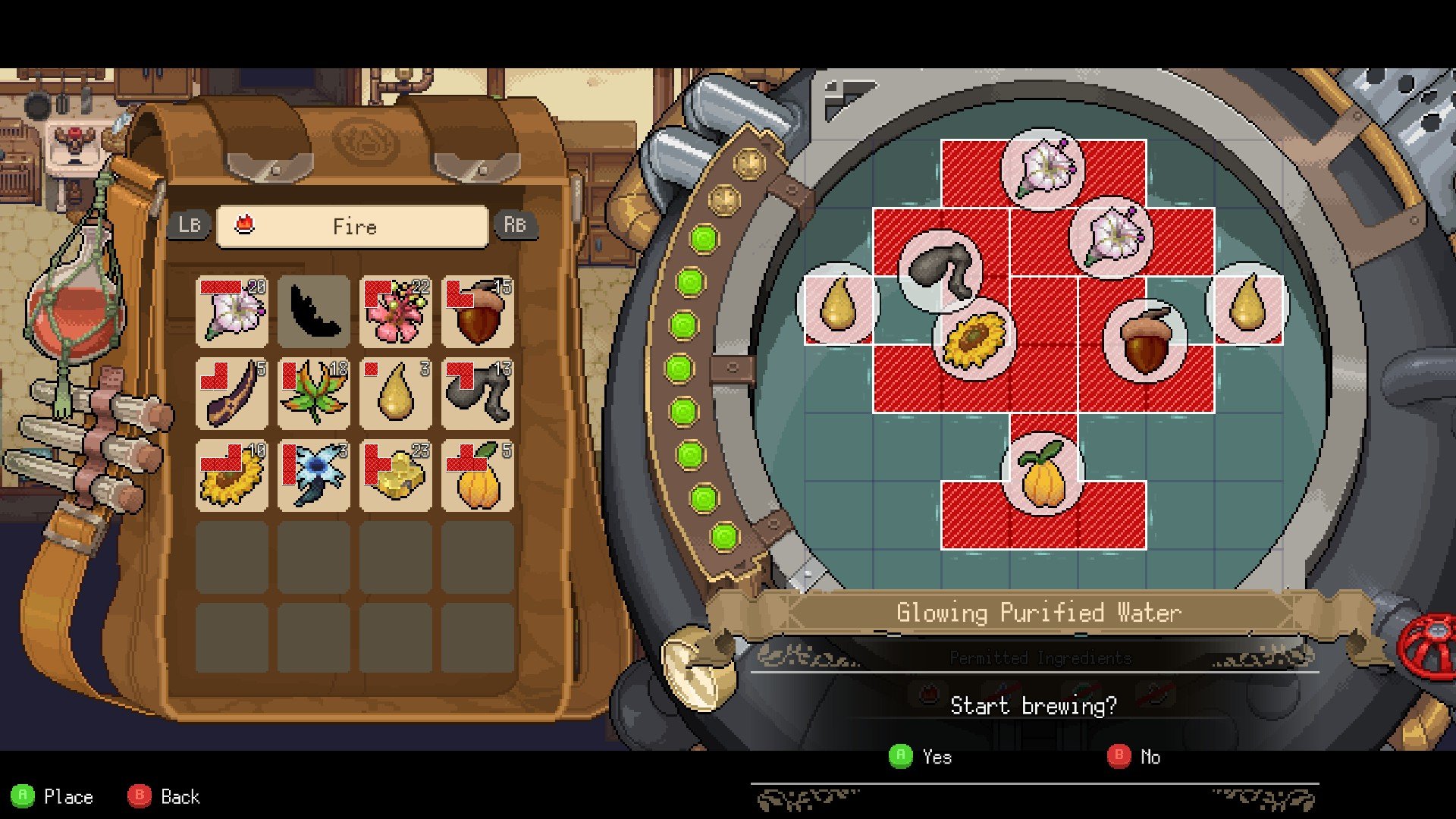The image size is (1456, 819).
Task: Pick the green leaf ingredient slot
Action: pyautogui.click(x=314, y=393)
